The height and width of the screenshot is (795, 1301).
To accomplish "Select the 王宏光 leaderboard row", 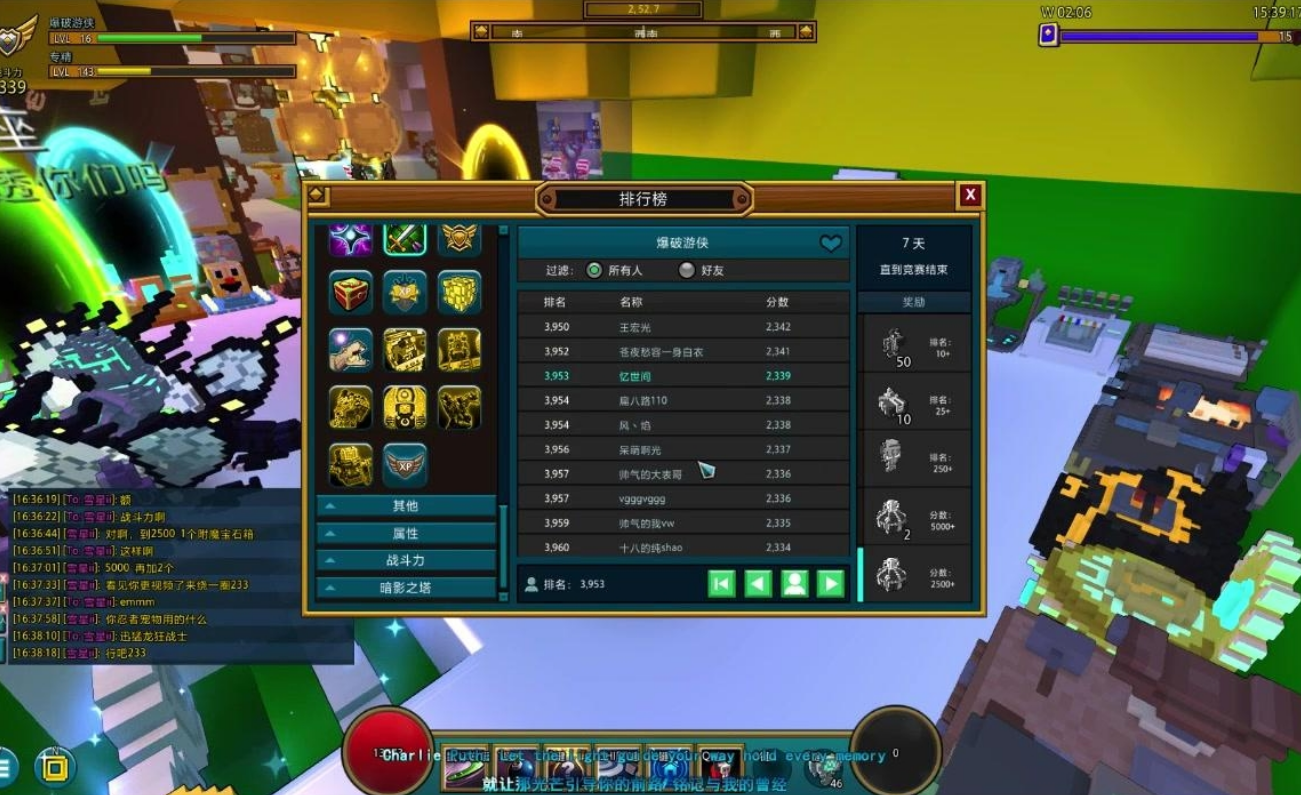I will (682, 327).
